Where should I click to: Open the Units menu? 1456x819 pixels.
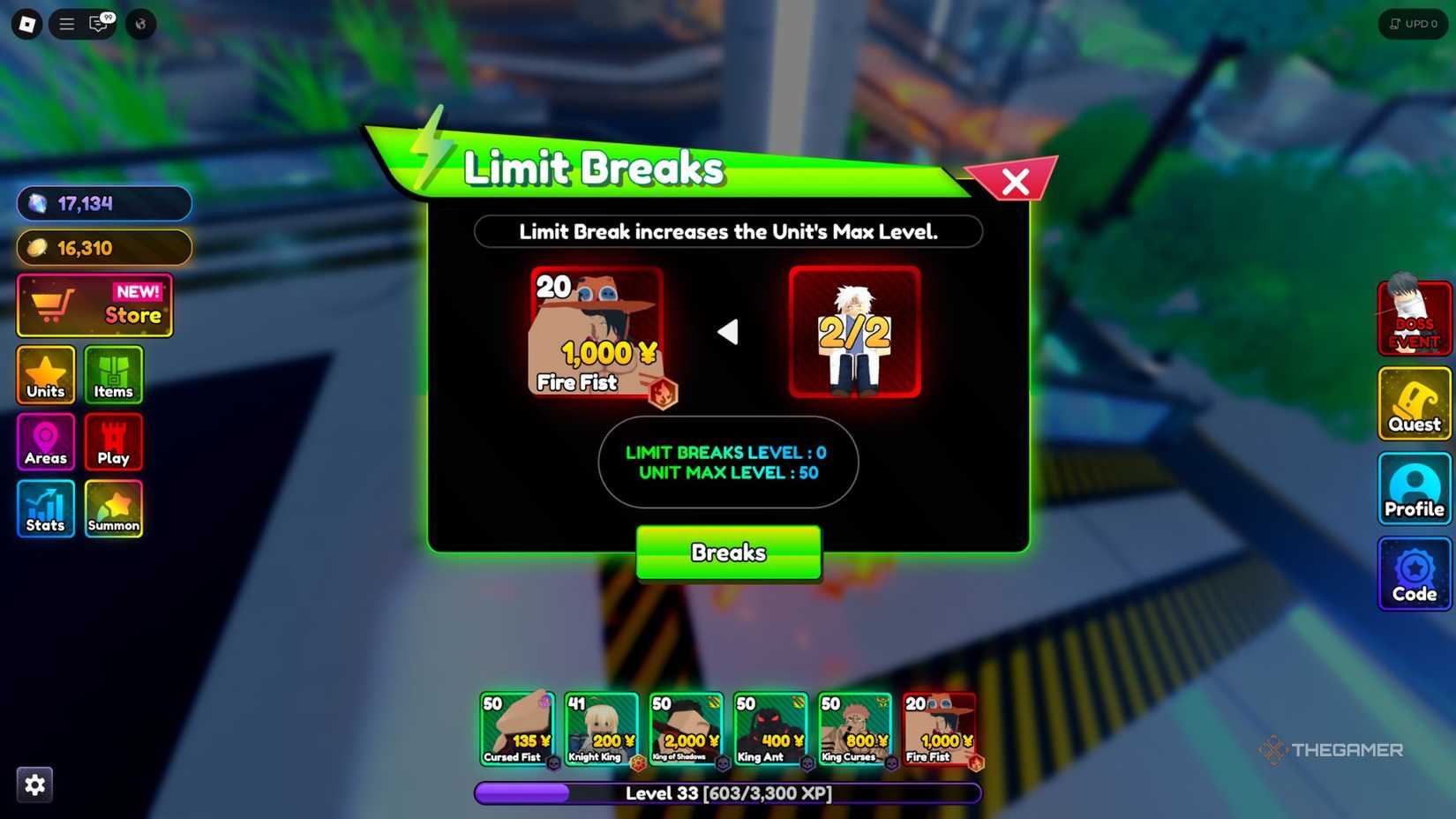click(45, 375)
